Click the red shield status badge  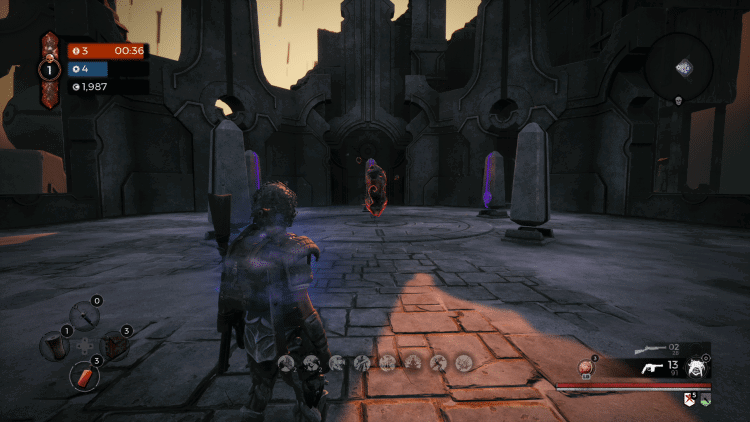(689, 399)
